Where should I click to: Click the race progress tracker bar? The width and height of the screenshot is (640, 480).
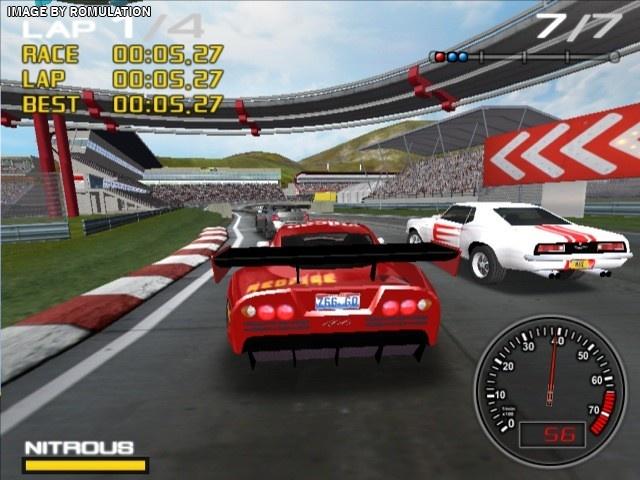pyautogui.click(x=525, y=57)
